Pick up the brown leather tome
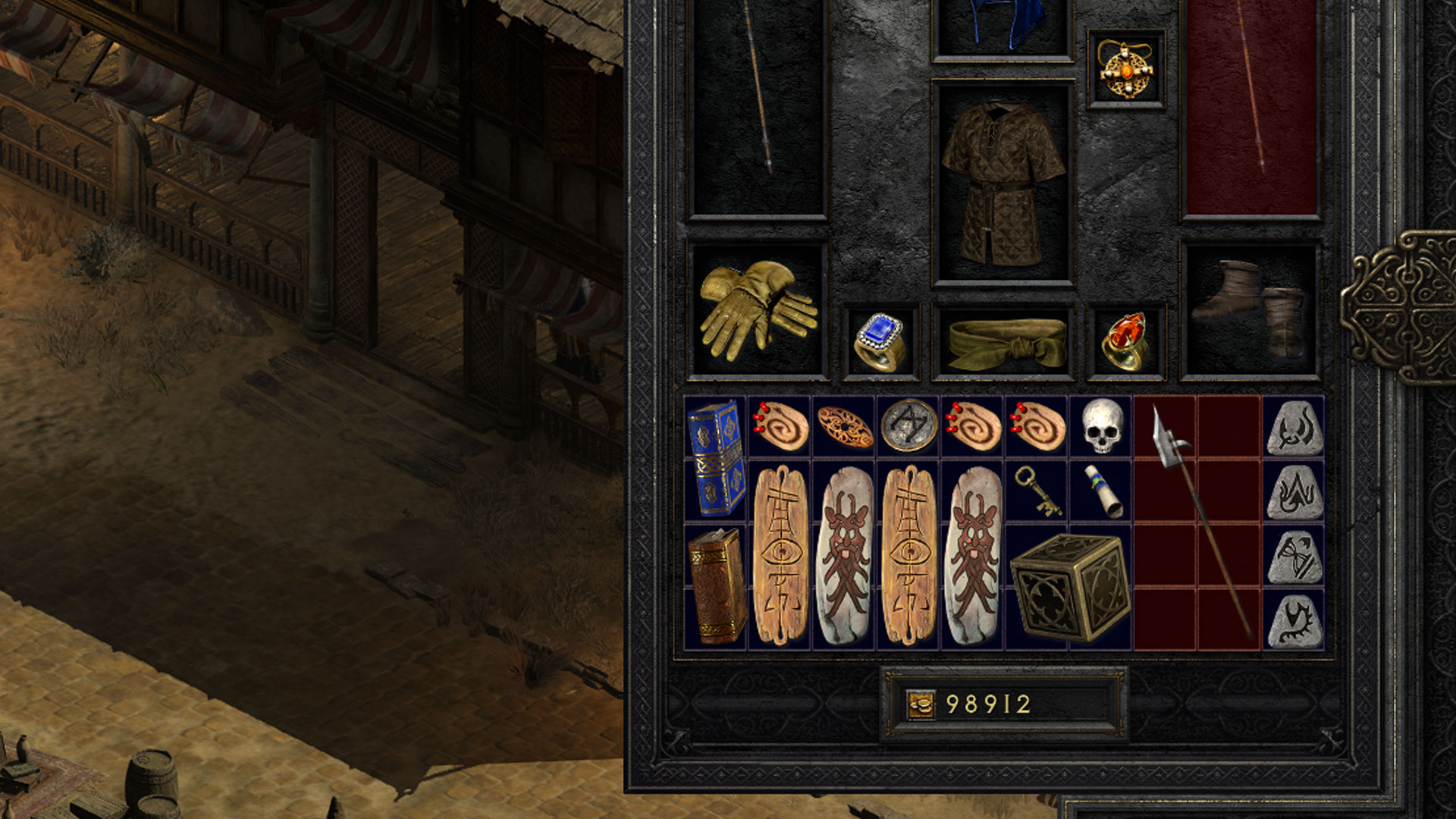Screen dimensions: 1456x819 point(716,586)
